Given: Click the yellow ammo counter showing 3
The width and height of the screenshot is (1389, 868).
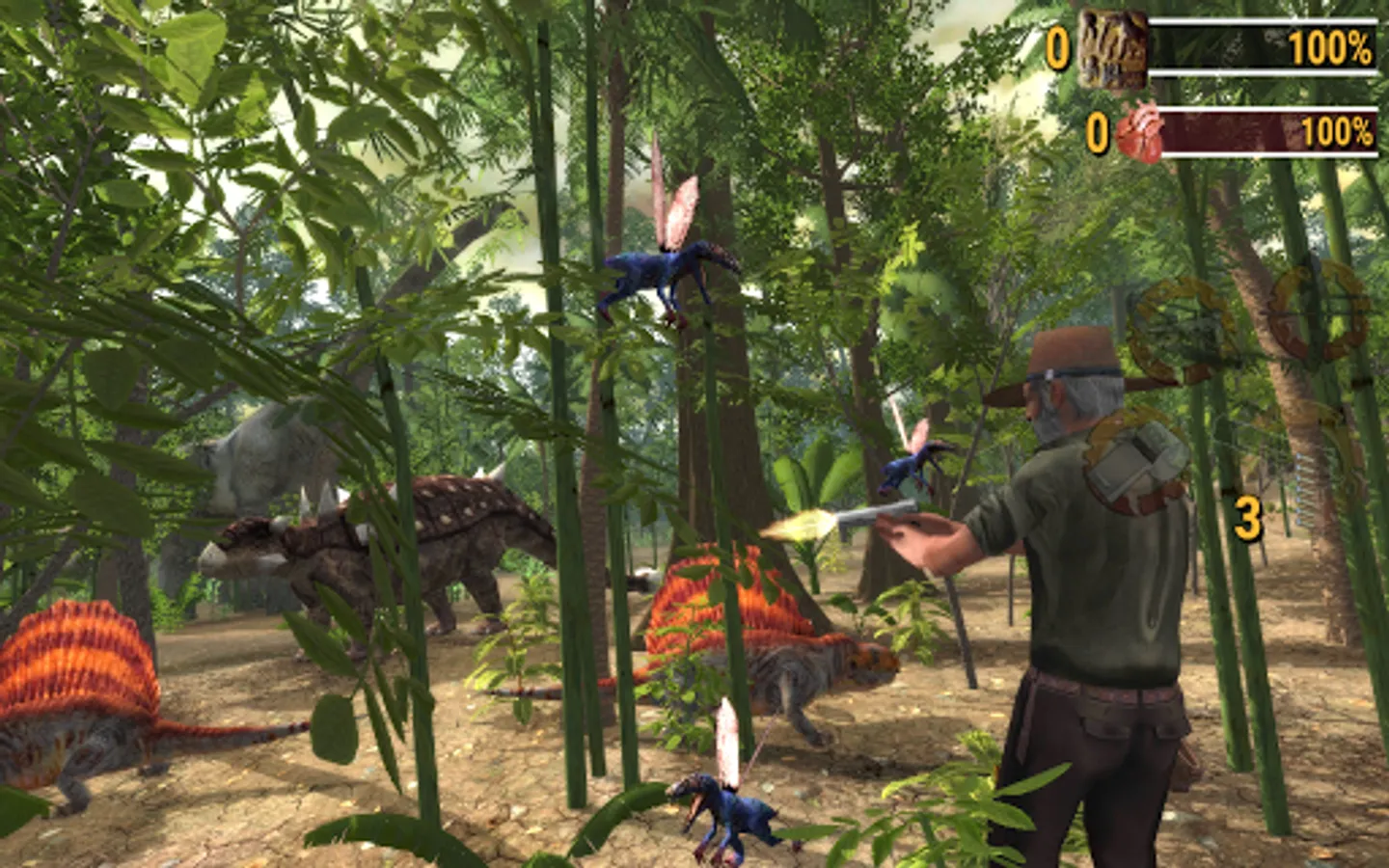Looking at the screenshot, I should [1247, 518].
